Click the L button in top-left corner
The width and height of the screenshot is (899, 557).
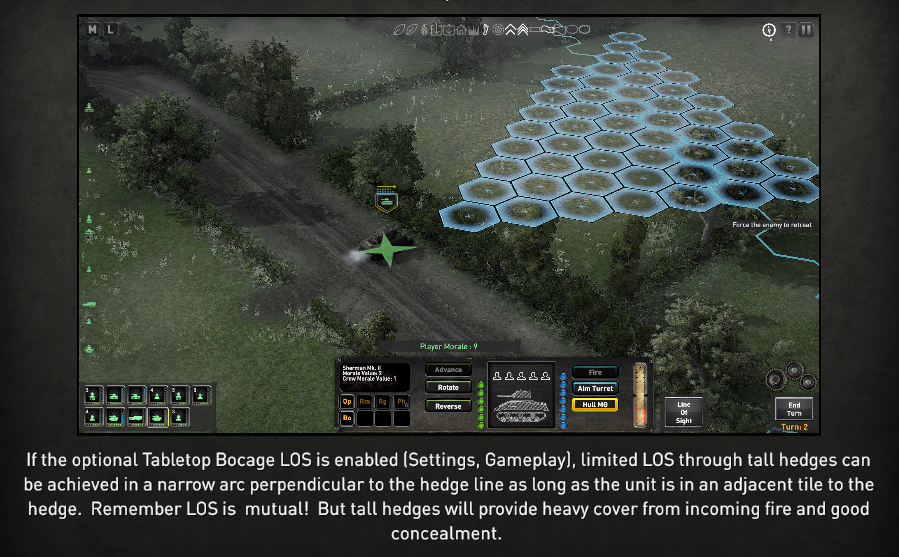click(x=110, y=29)
